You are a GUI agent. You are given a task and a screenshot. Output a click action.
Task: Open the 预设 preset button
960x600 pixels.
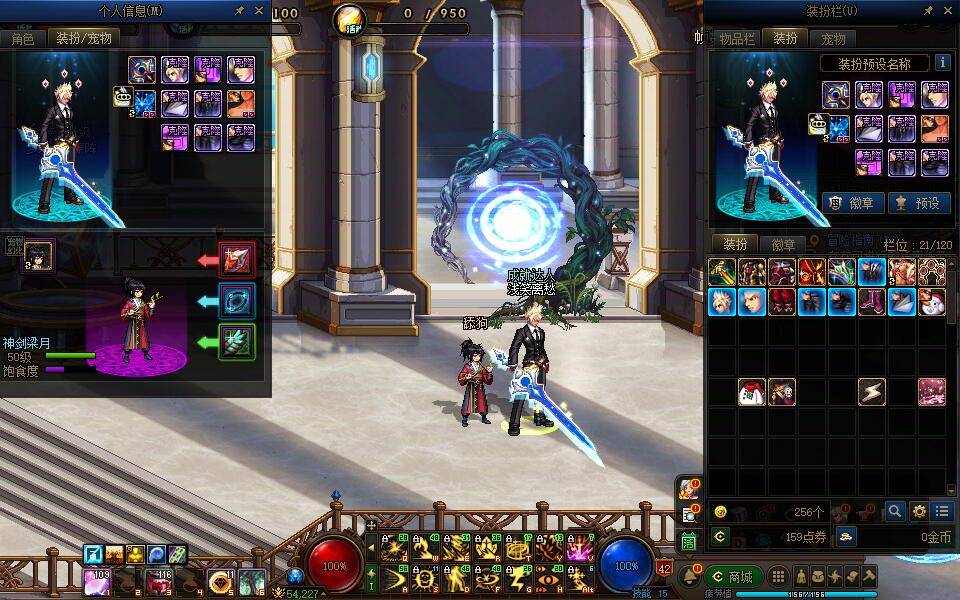pos(918,202)
